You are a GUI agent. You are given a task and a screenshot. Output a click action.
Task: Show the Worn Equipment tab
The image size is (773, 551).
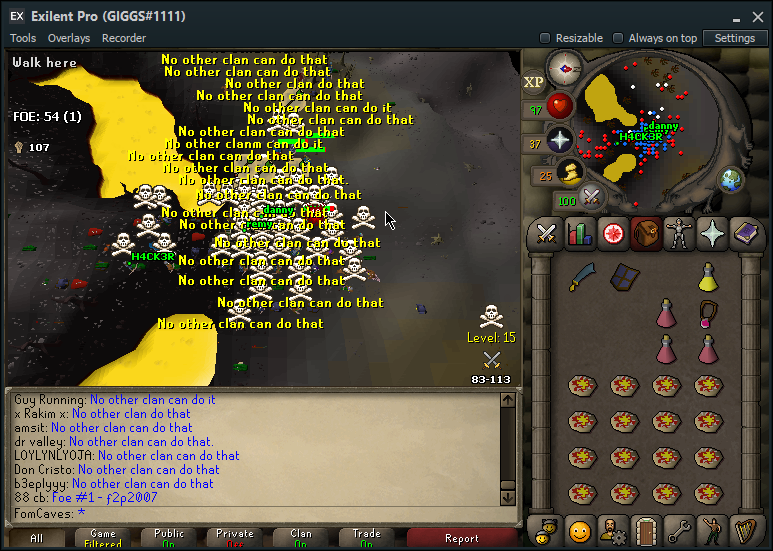(x=679, y=233)
